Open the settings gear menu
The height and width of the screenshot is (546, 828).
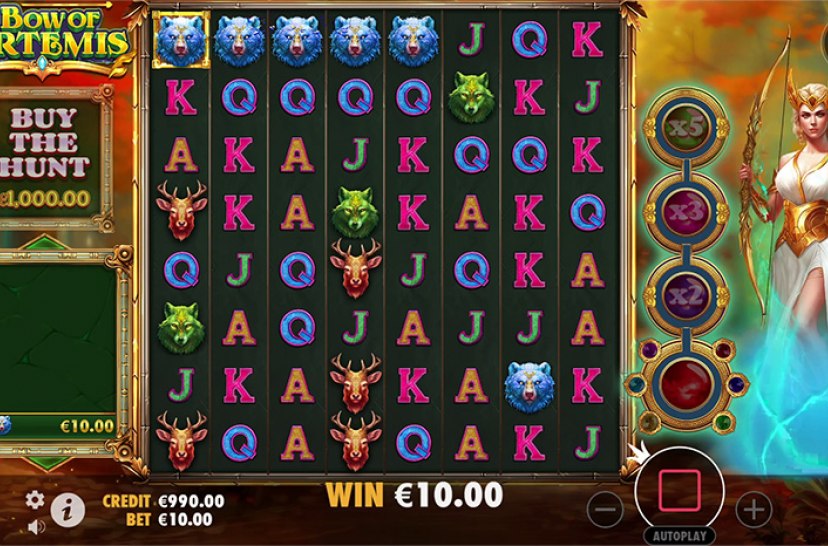click(35, 500)
